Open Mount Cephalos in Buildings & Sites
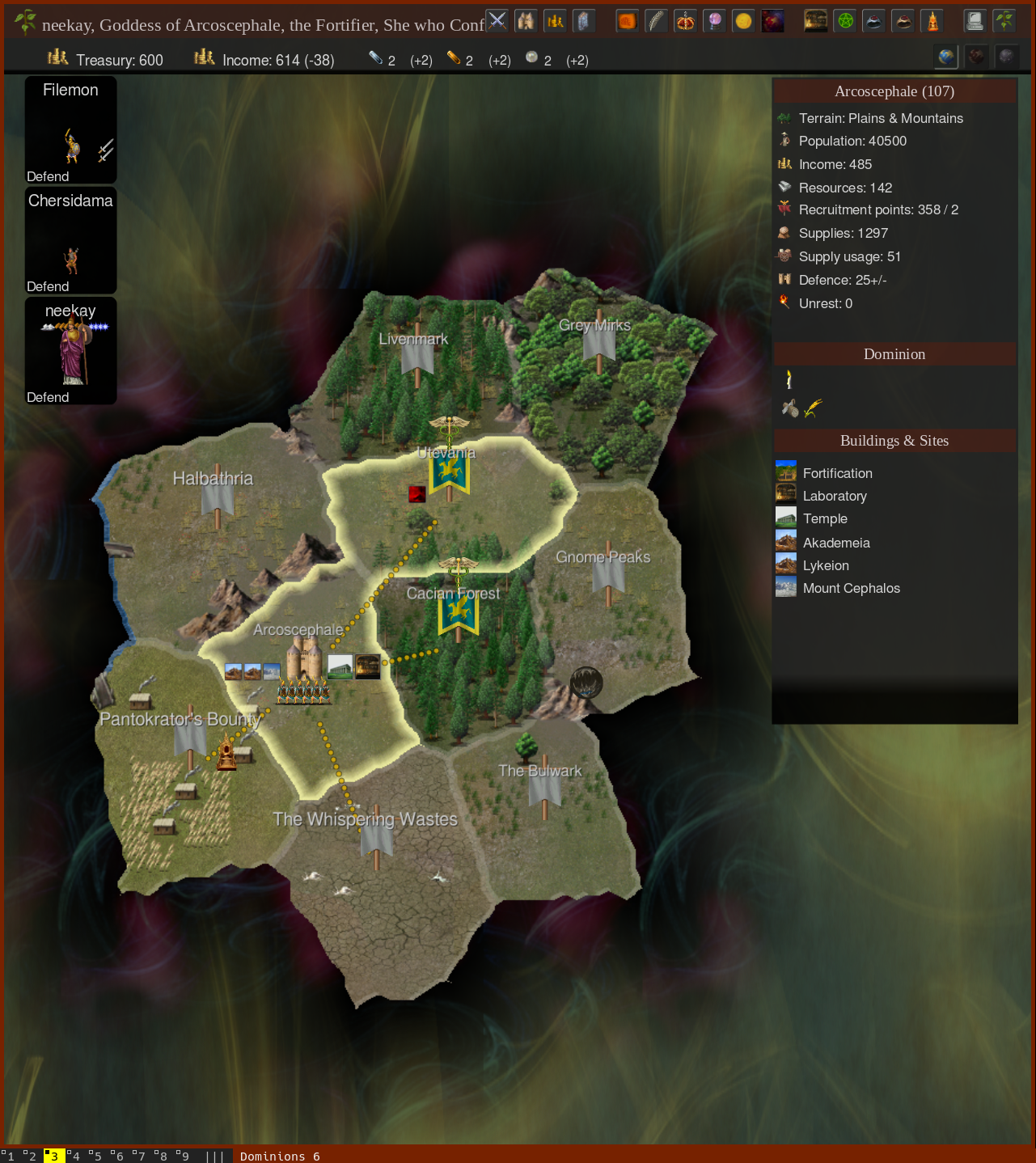The width and height of the screenshot is (1036, 1163). click(x=852, y=588)
